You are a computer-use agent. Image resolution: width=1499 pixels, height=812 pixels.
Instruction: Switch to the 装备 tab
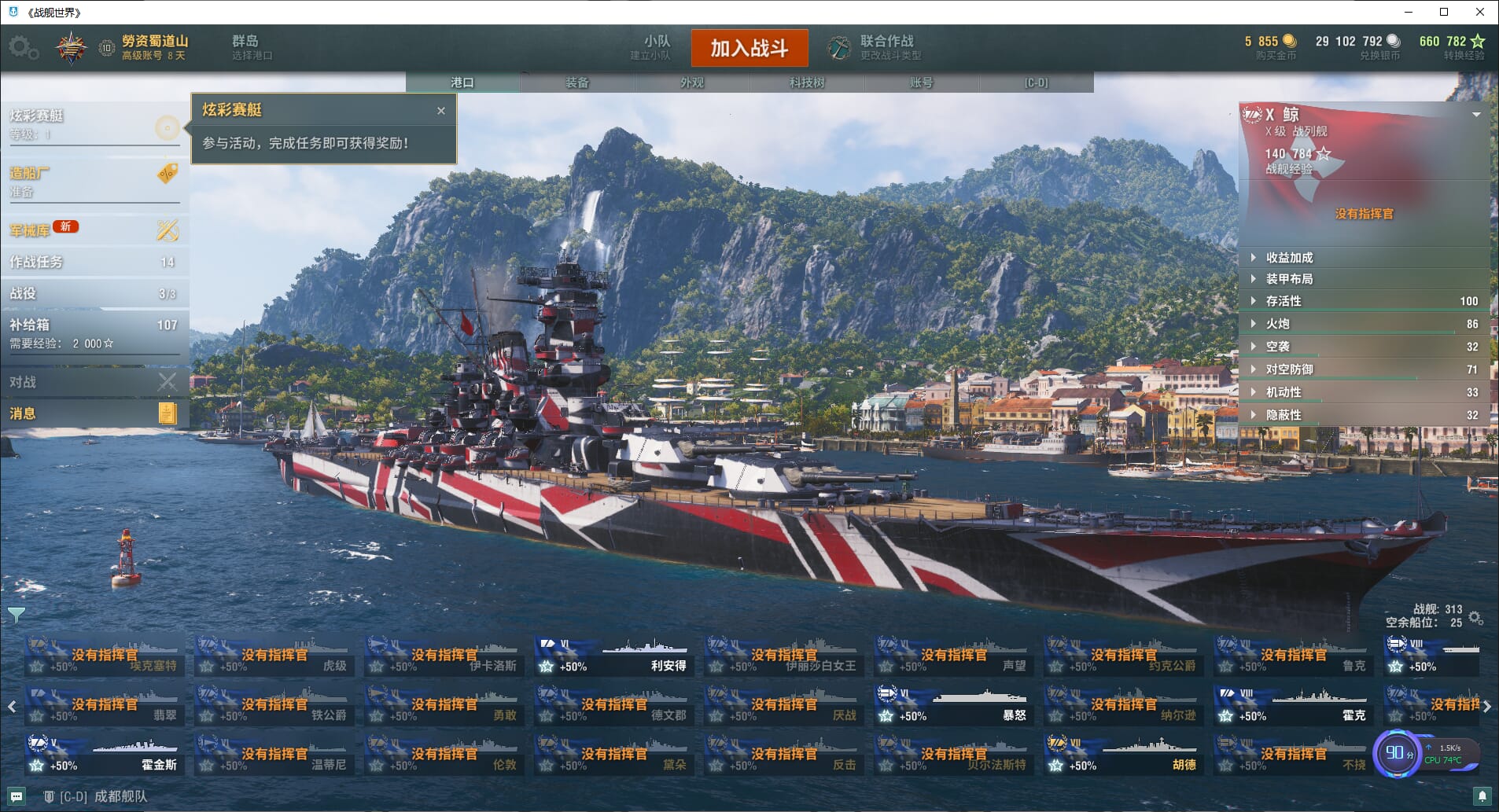576,83
